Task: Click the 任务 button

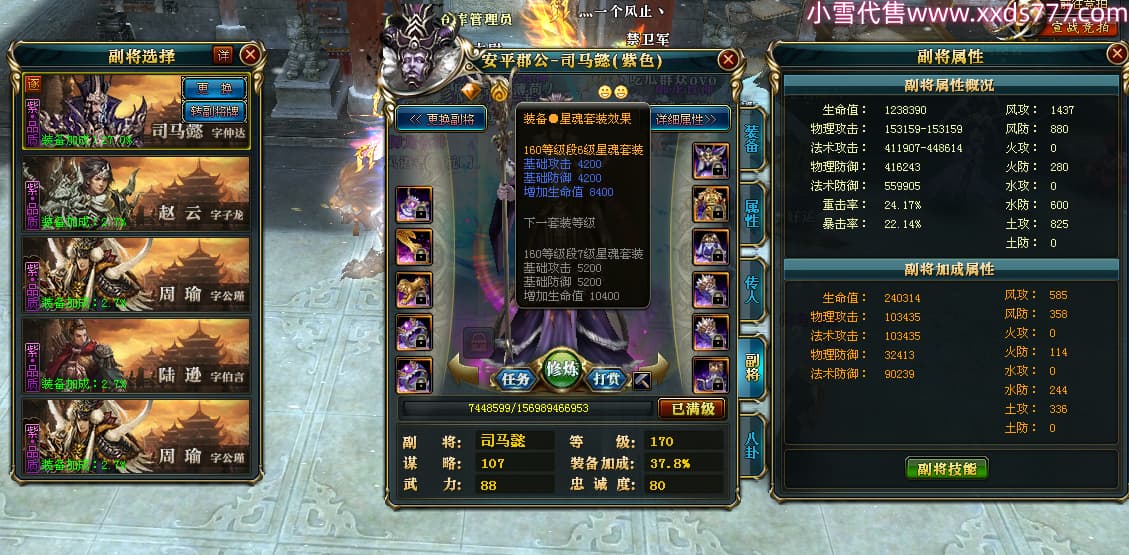Action: (516, 379)
